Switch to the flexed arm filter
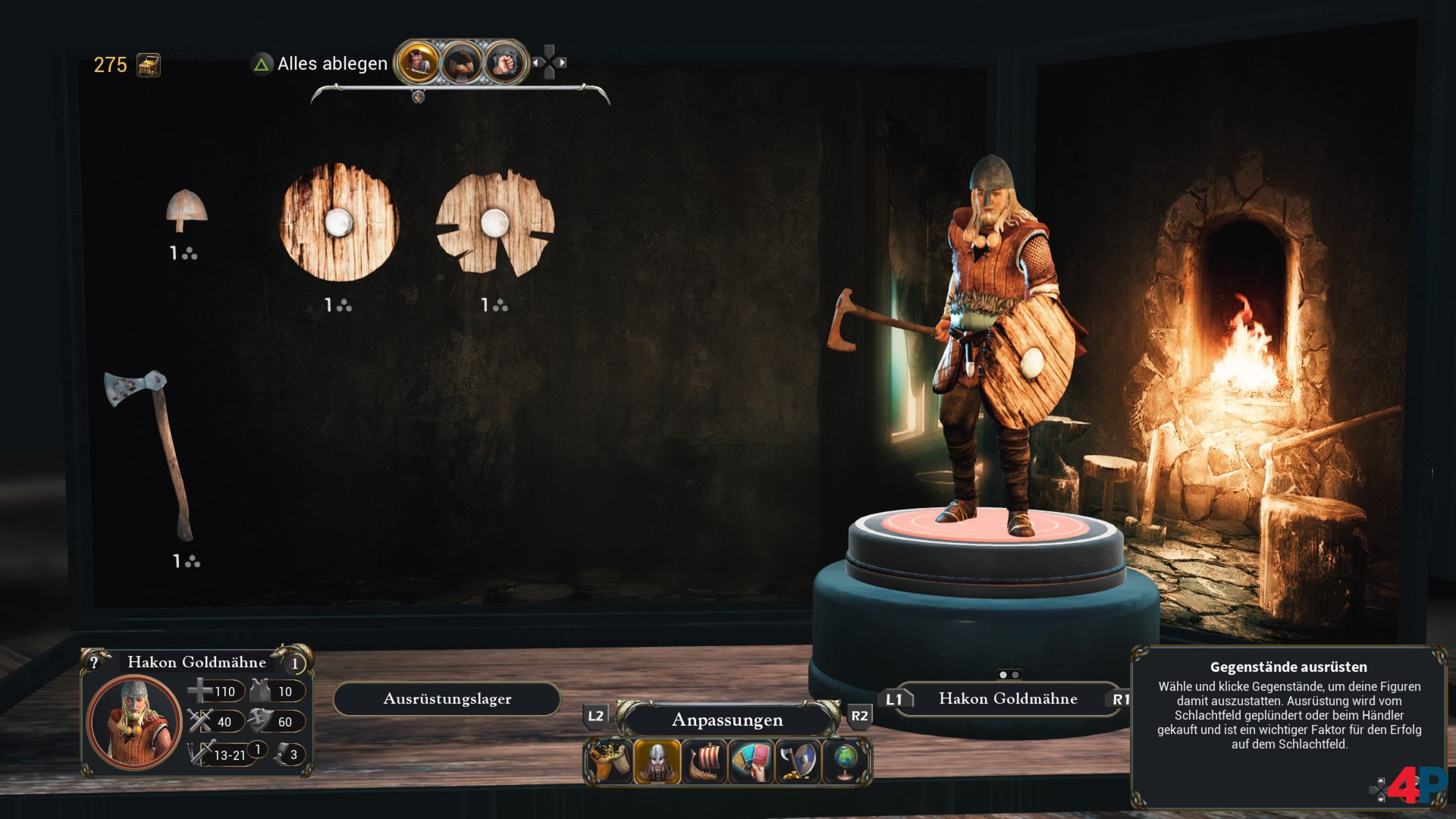This screenshot has height=819, width=1456. [461, 63]
